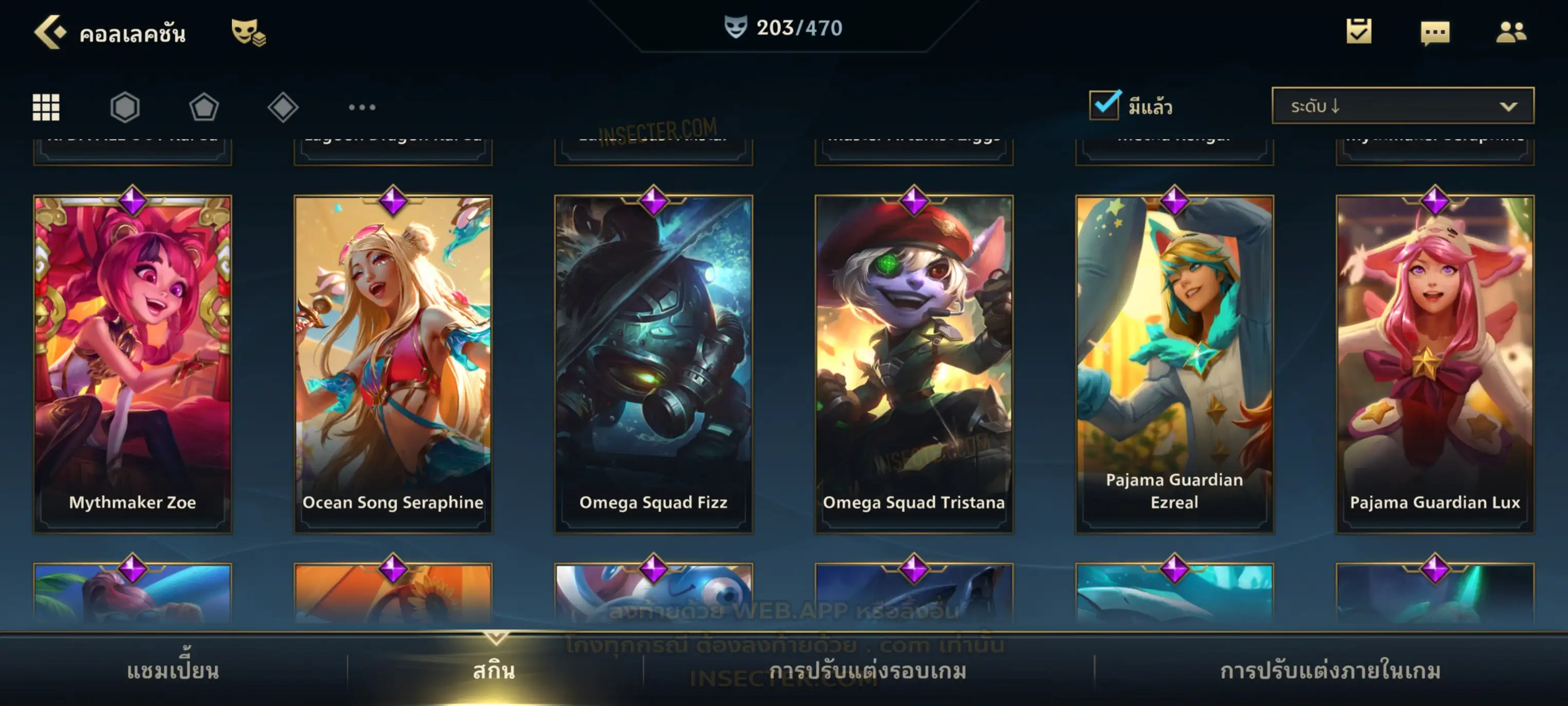
Task: Switch to the การปรับแต่งภายในเกม tab
Action: (1330, 671)
